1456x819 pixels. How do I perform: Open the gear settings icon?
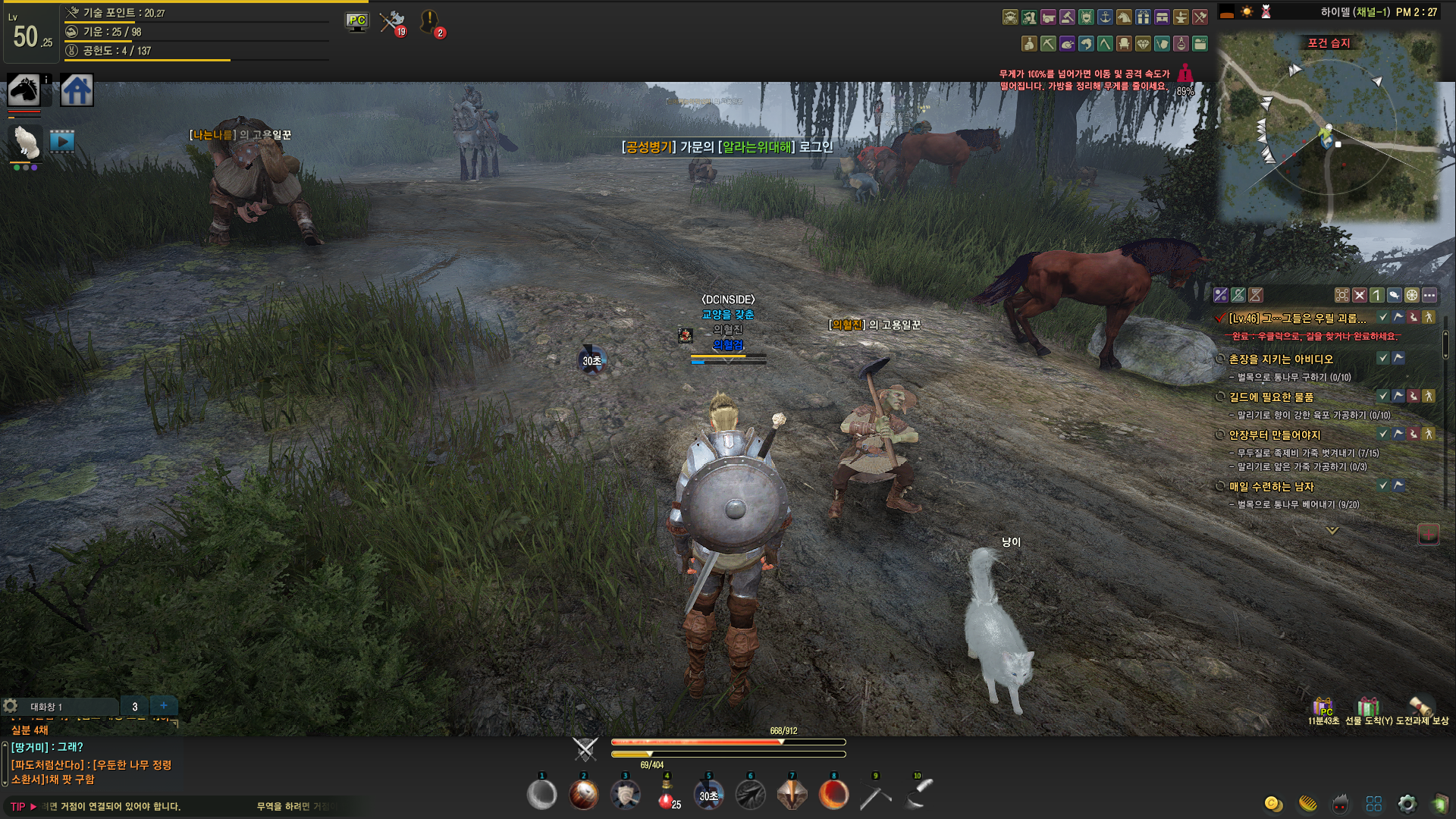tap(1407, 804)
